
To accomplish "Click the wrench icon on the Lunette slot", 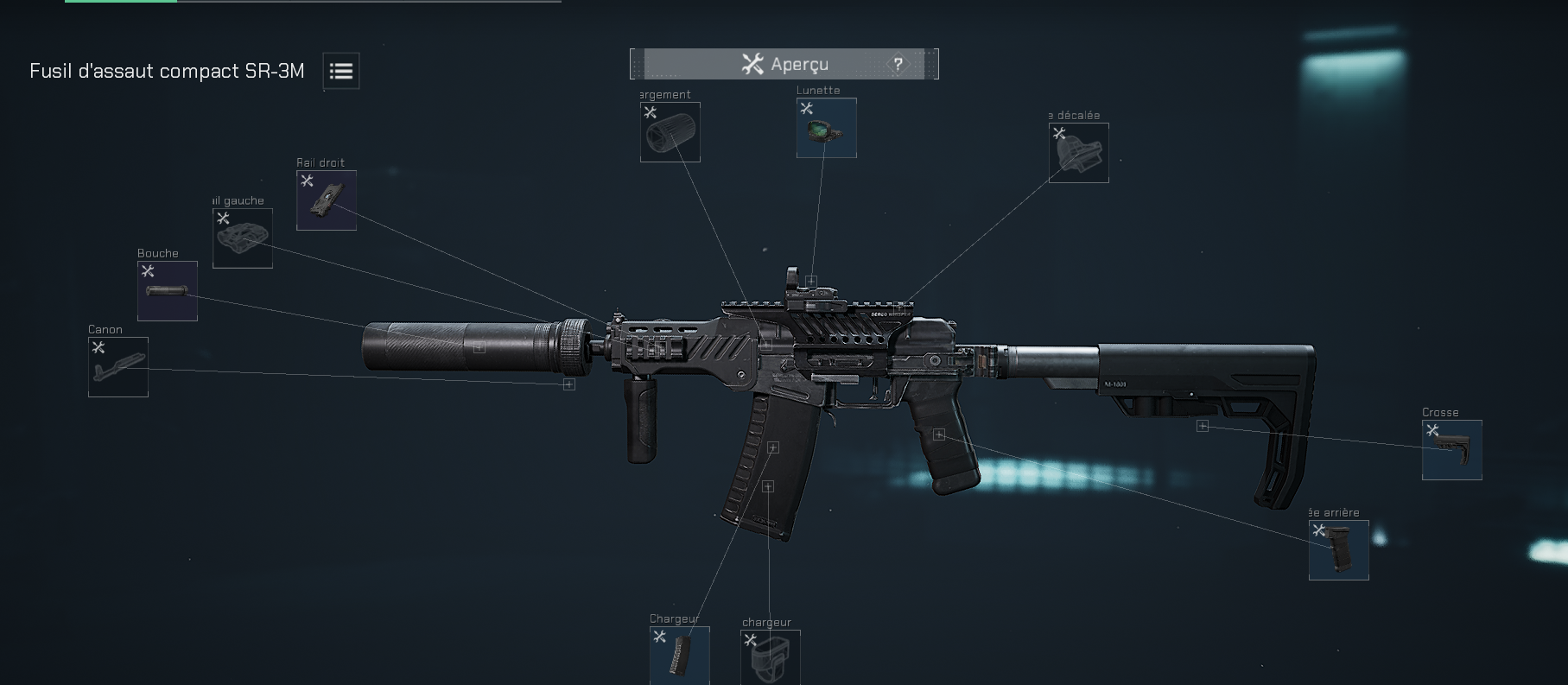I will pos(808,107).
